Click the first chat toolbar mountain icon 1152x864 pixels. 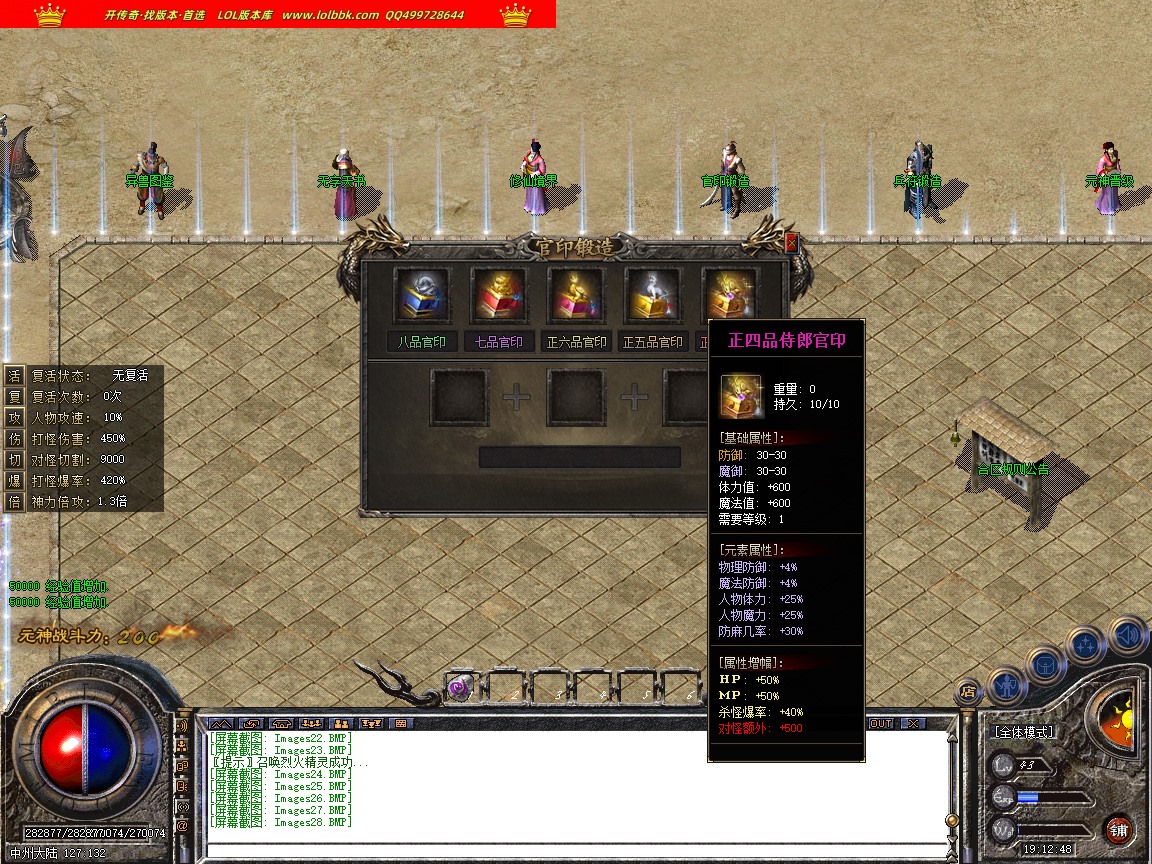coord(221,723)
